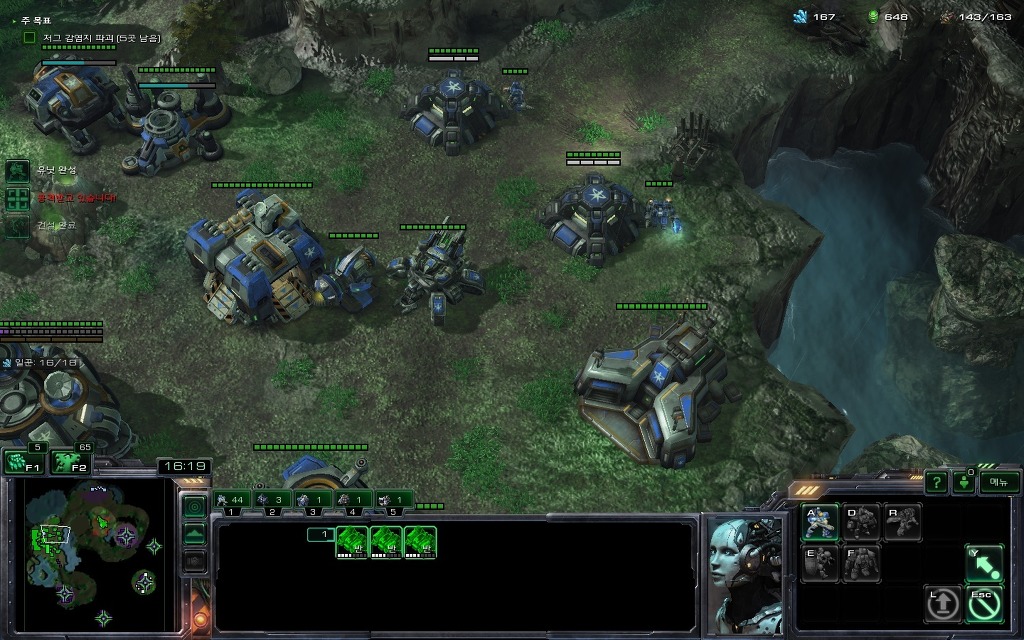Select the Set Rally Point arrow command
The image size is (1024, 640).
(x=984, y=564)
